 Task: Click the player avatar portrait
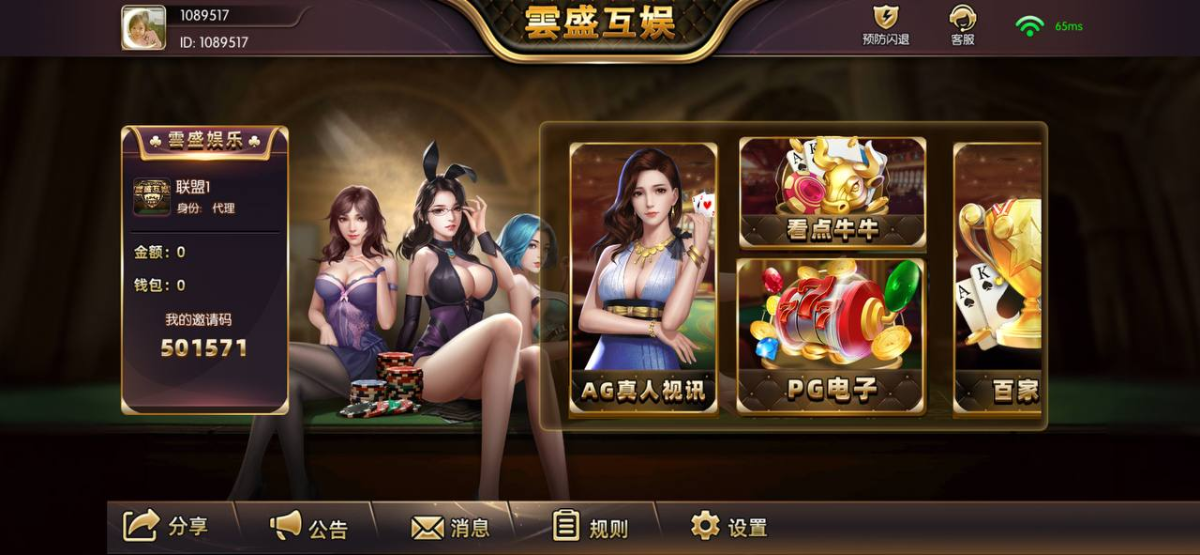143,27
